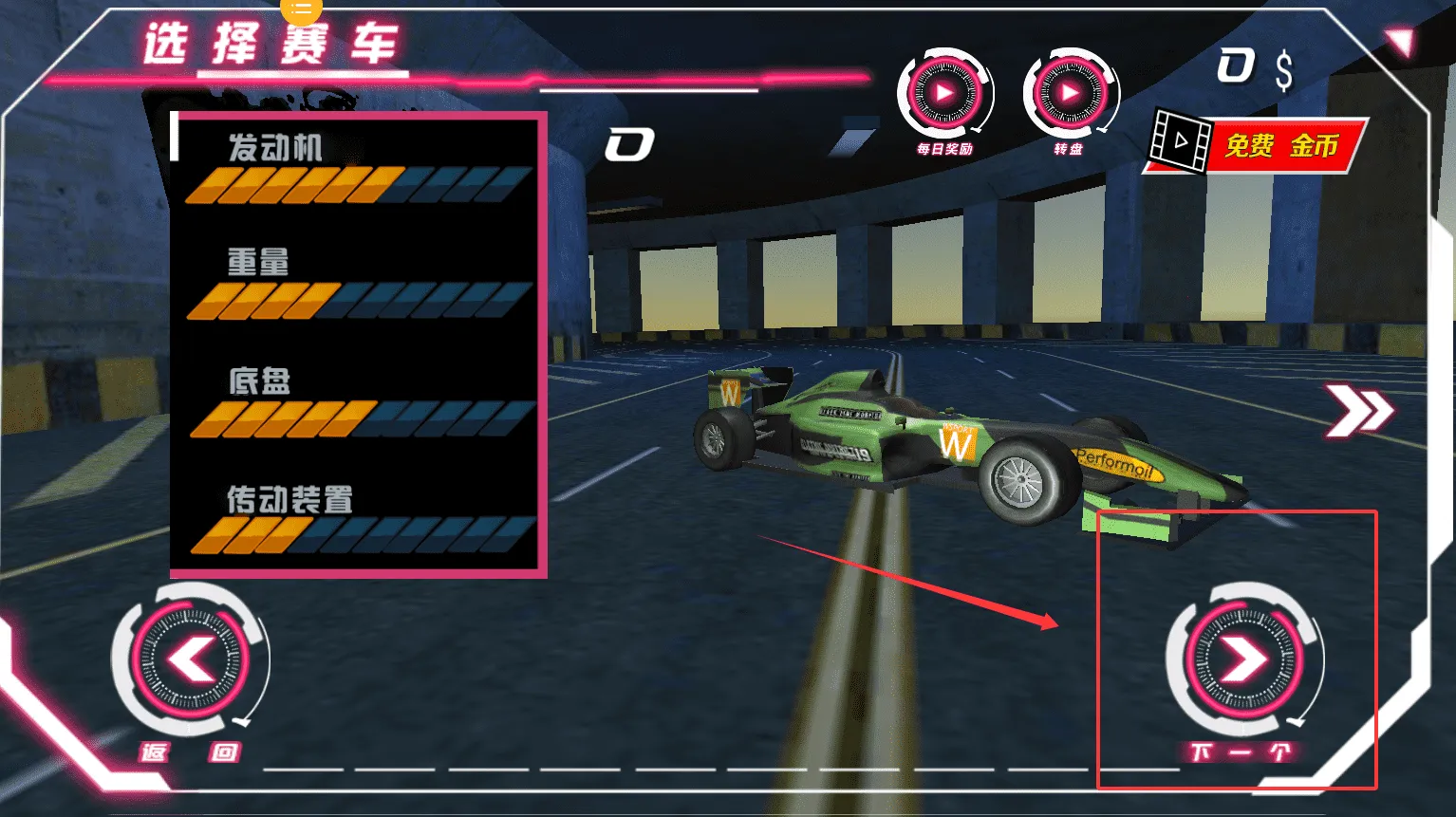Show next car with double chevron arrow
Screen dimensions: 1456x817
click(1359, 411)
